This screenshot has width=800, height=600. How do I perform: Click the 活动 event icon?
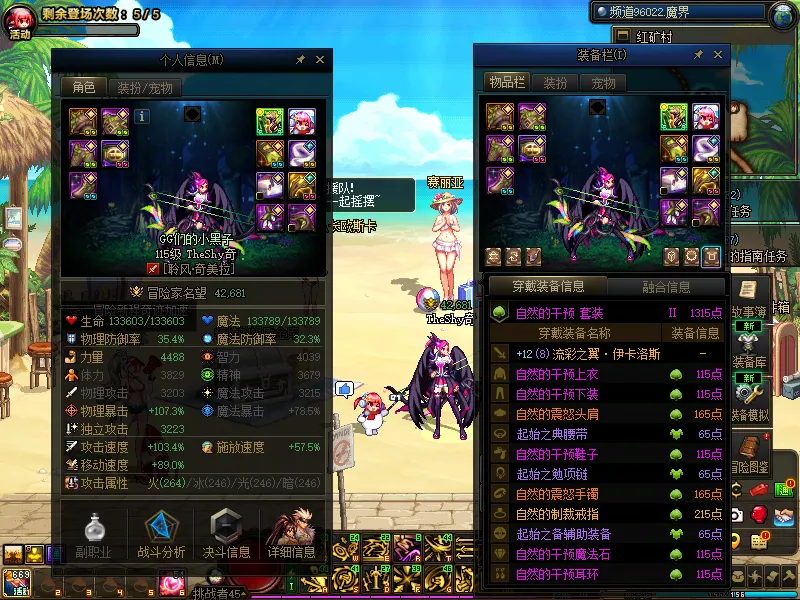click(20, 22)
